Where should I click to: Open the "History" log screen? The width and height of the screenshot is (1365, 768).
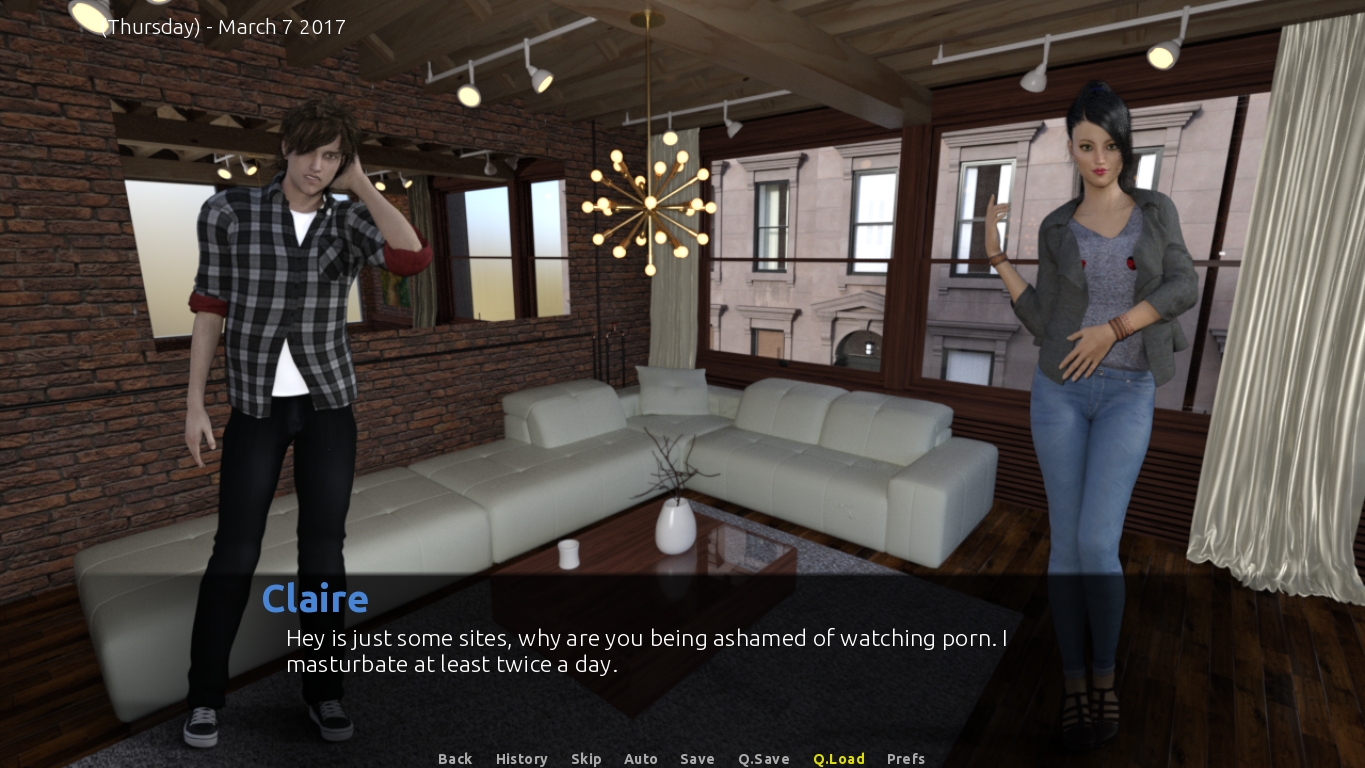click(x=521, y=759)
